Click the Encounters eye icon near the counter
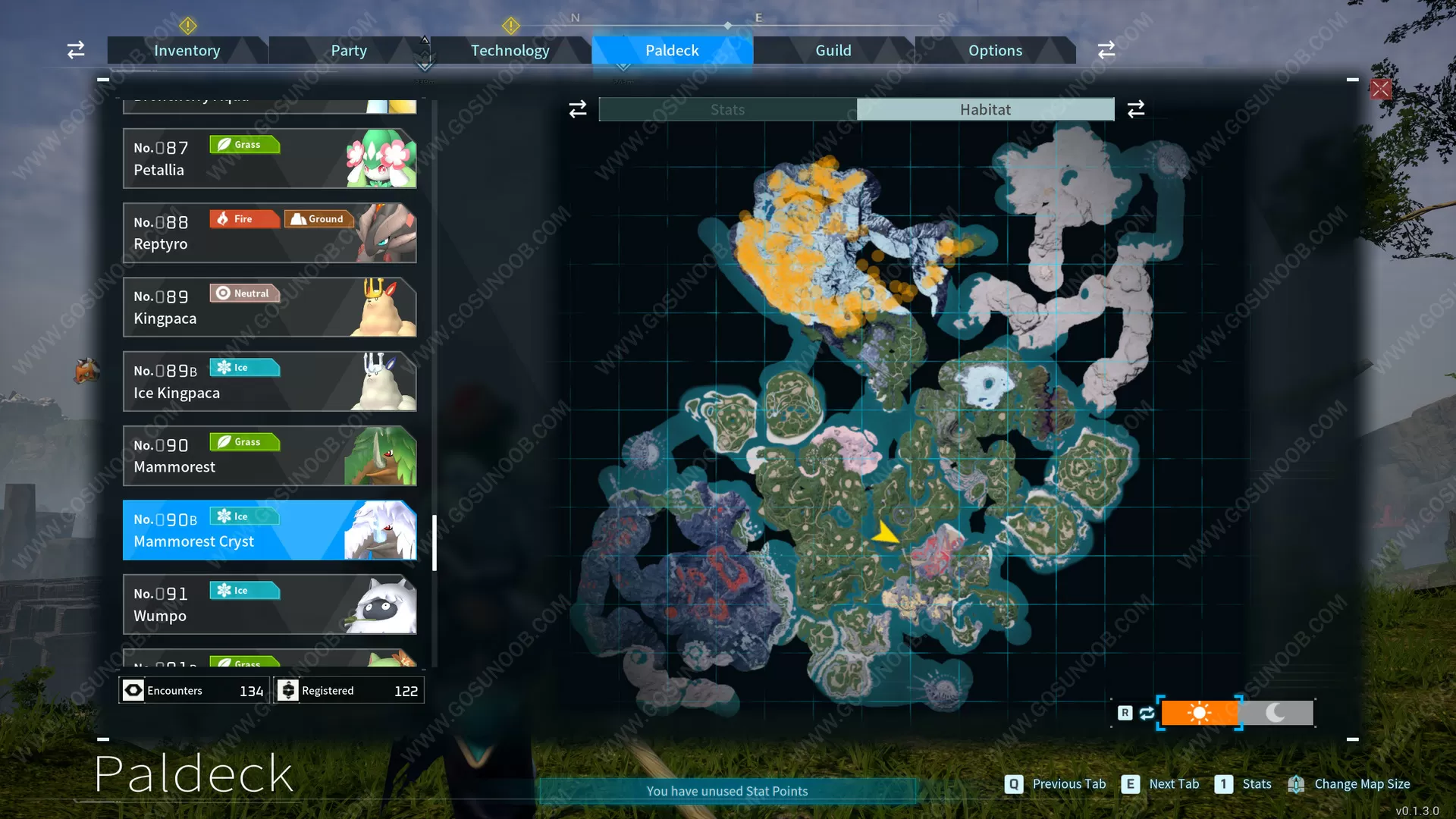This screenshot has width=1456, height=819. point(133,690)
